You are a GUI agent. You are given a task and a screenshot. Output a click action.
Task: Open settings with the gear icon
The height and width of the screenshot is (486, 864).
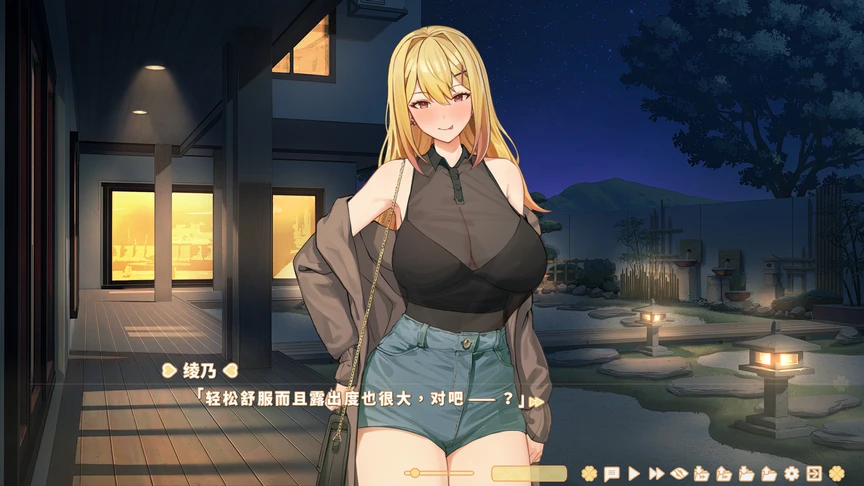pyautogui.click(x=792, y=473)
